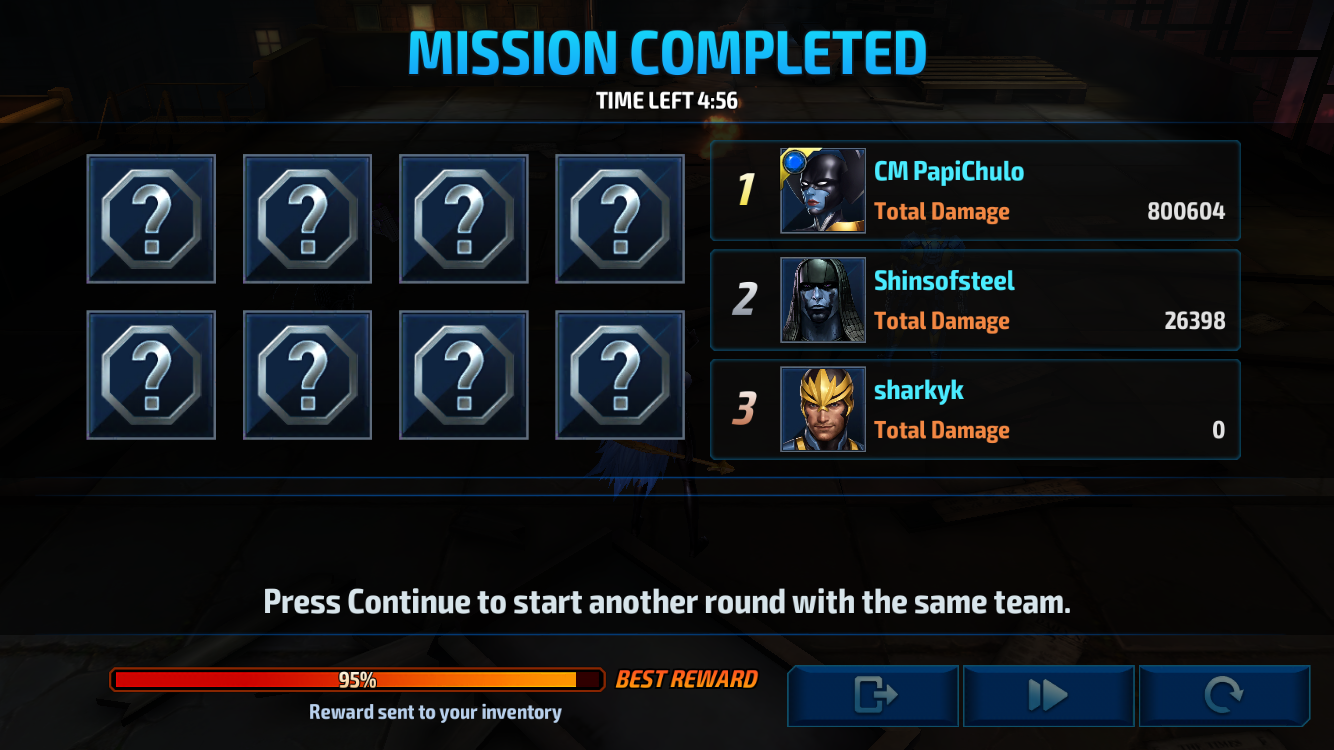
Task: Select the last box in the top row
Action: tap(619, 218)
